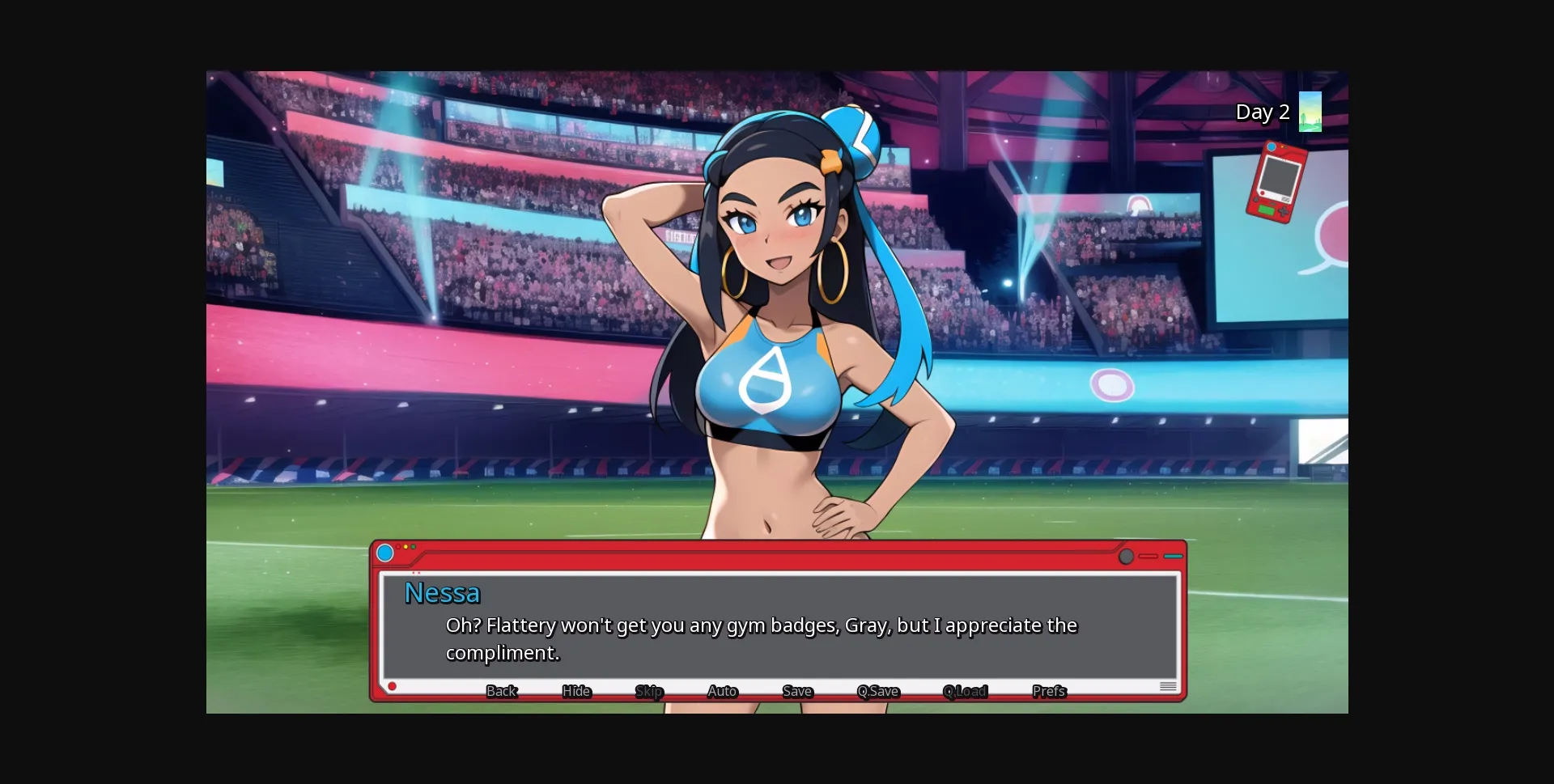Viewport: 1554px width, 784px height.
Task: Open the Prefs menu
Action: pyautogui.click(x=1048, y=692)
